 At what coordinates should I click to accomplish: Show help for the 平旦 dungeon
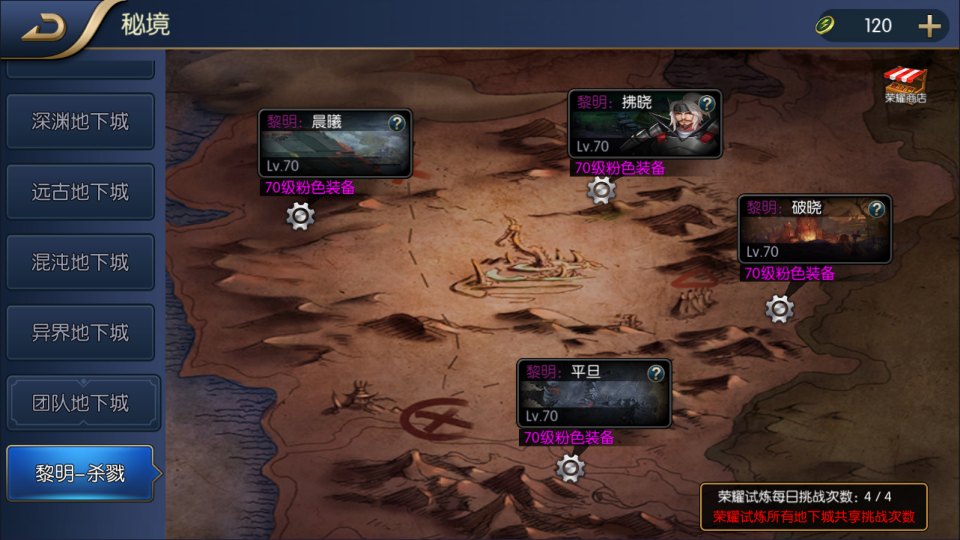coord(656,373)
